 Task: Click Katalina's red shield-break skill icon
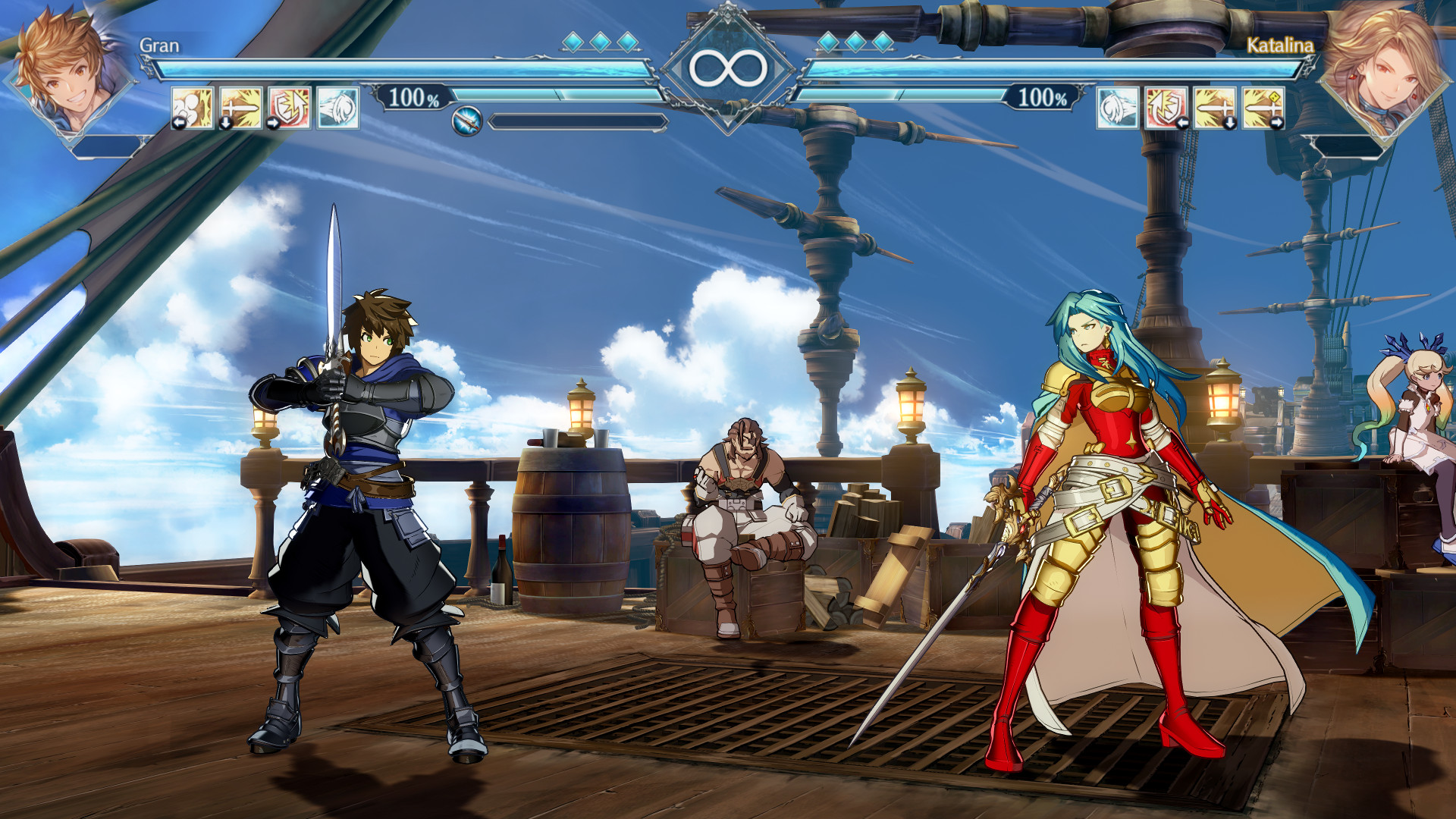[x=1166, y=110]
